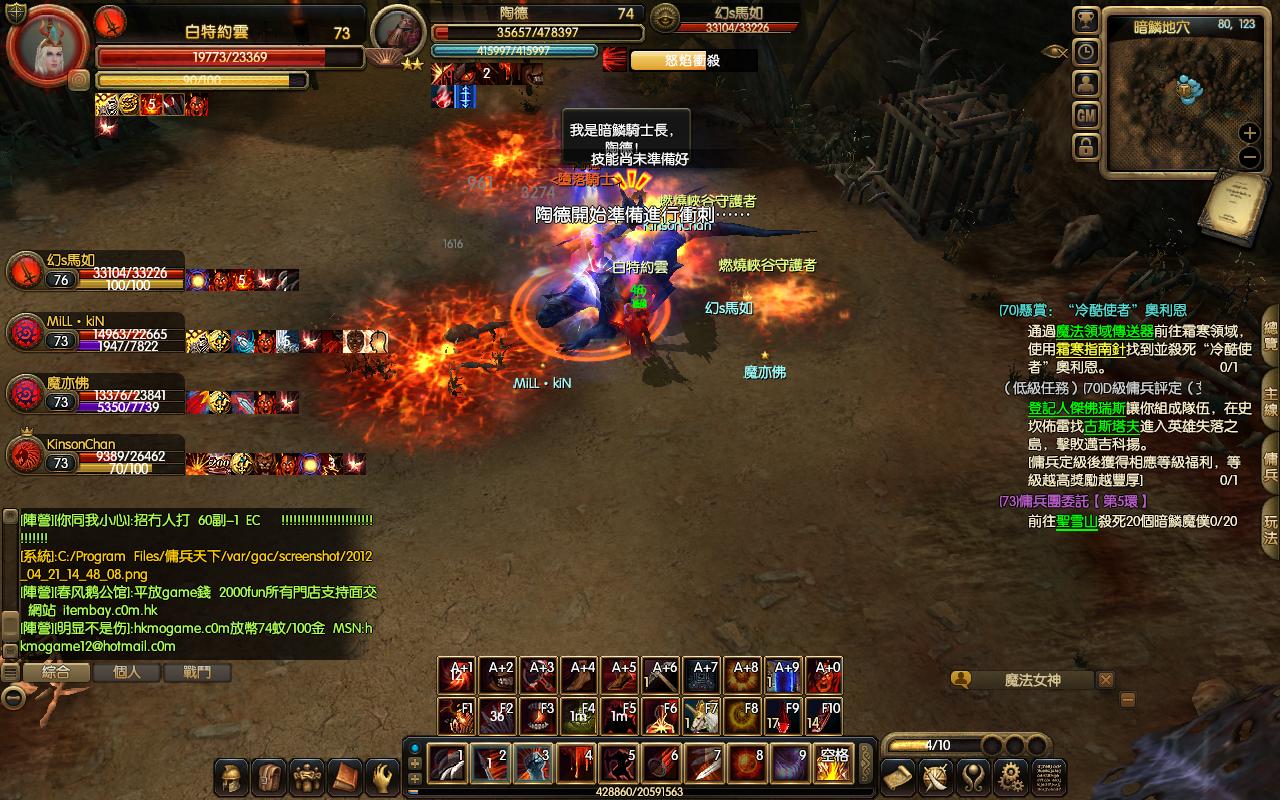
Task: Open the trophy achievements button
Action: [x=1086, y=21]
